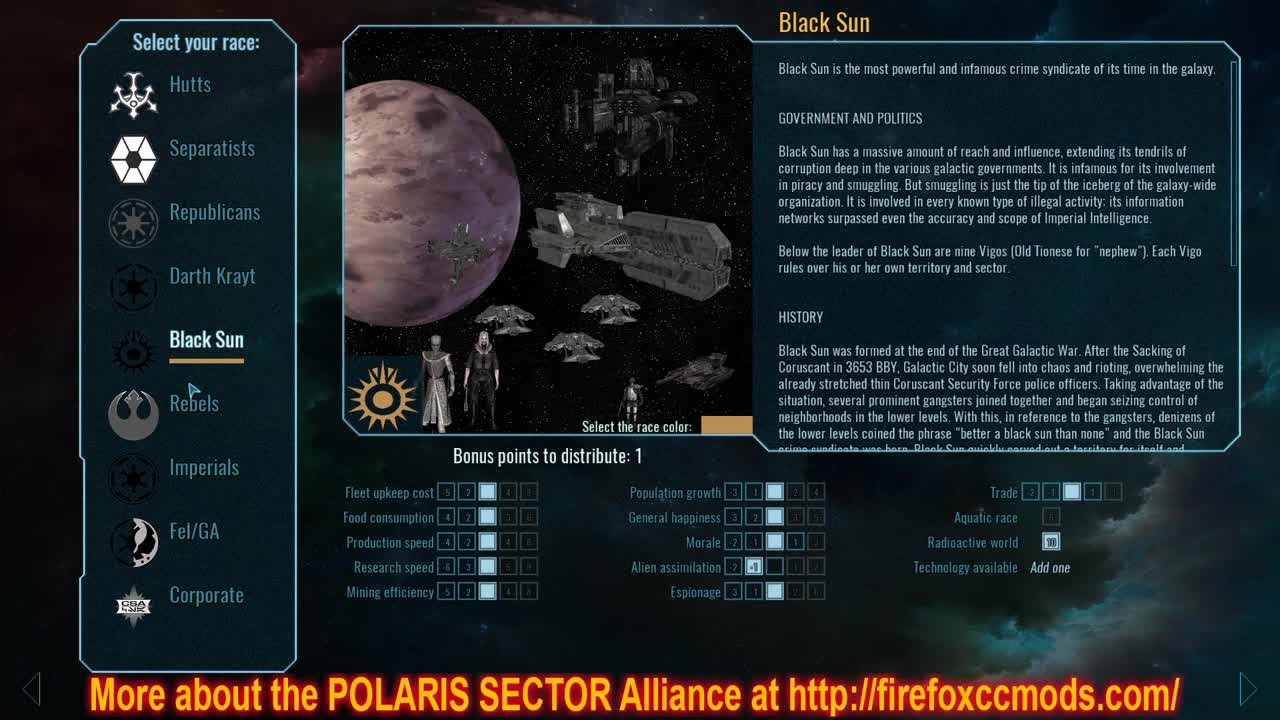This screenshot has width=1280, height=720.
Task: Expand races list using the right chevron
Action: (x=1249, y=689)
